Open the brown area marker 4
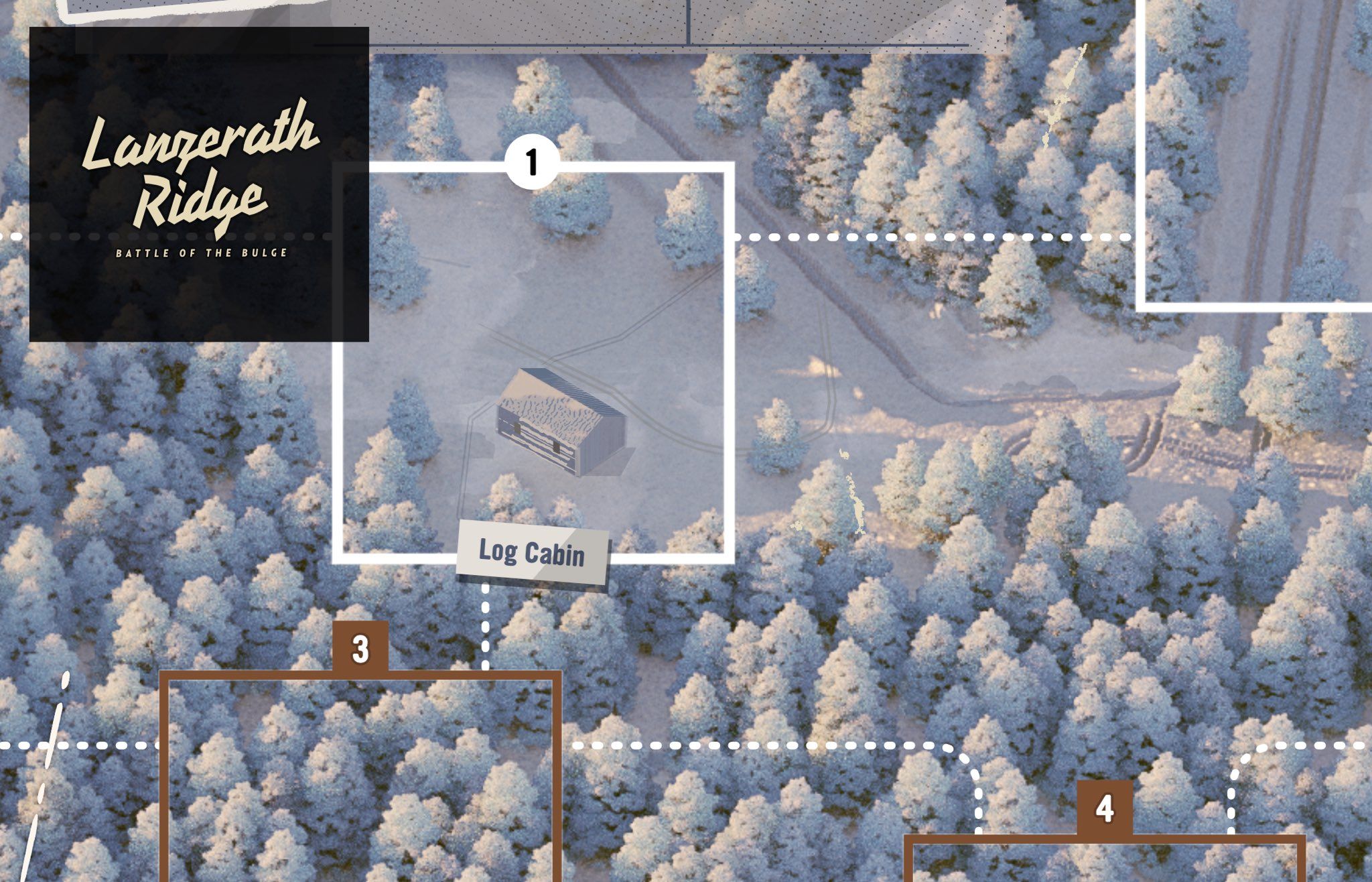Screen dimensions: 1372x882 coord(1105,808)
